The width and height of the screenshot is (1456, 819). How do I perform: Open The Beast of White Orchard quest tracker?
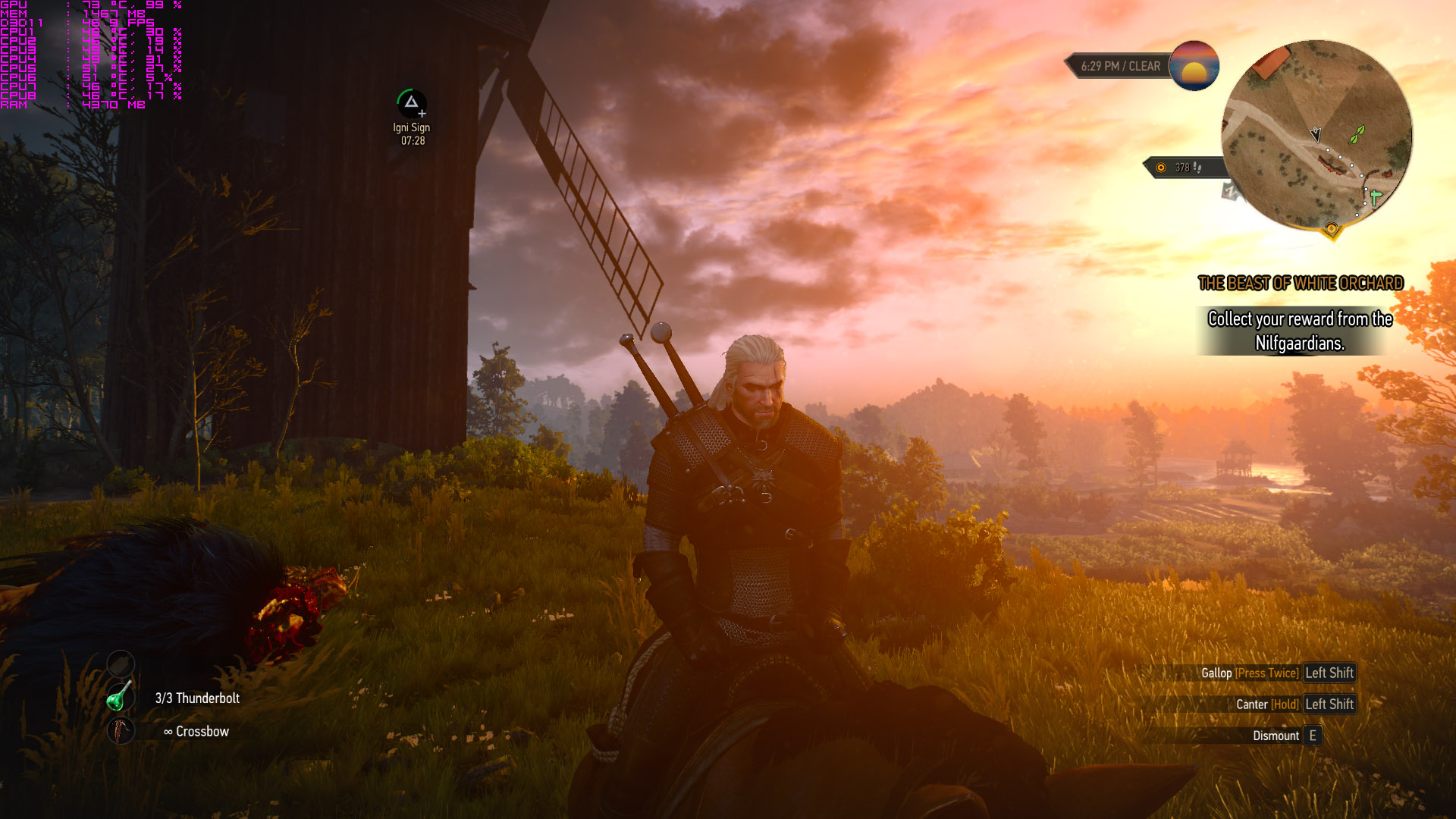click(1300, 284)
